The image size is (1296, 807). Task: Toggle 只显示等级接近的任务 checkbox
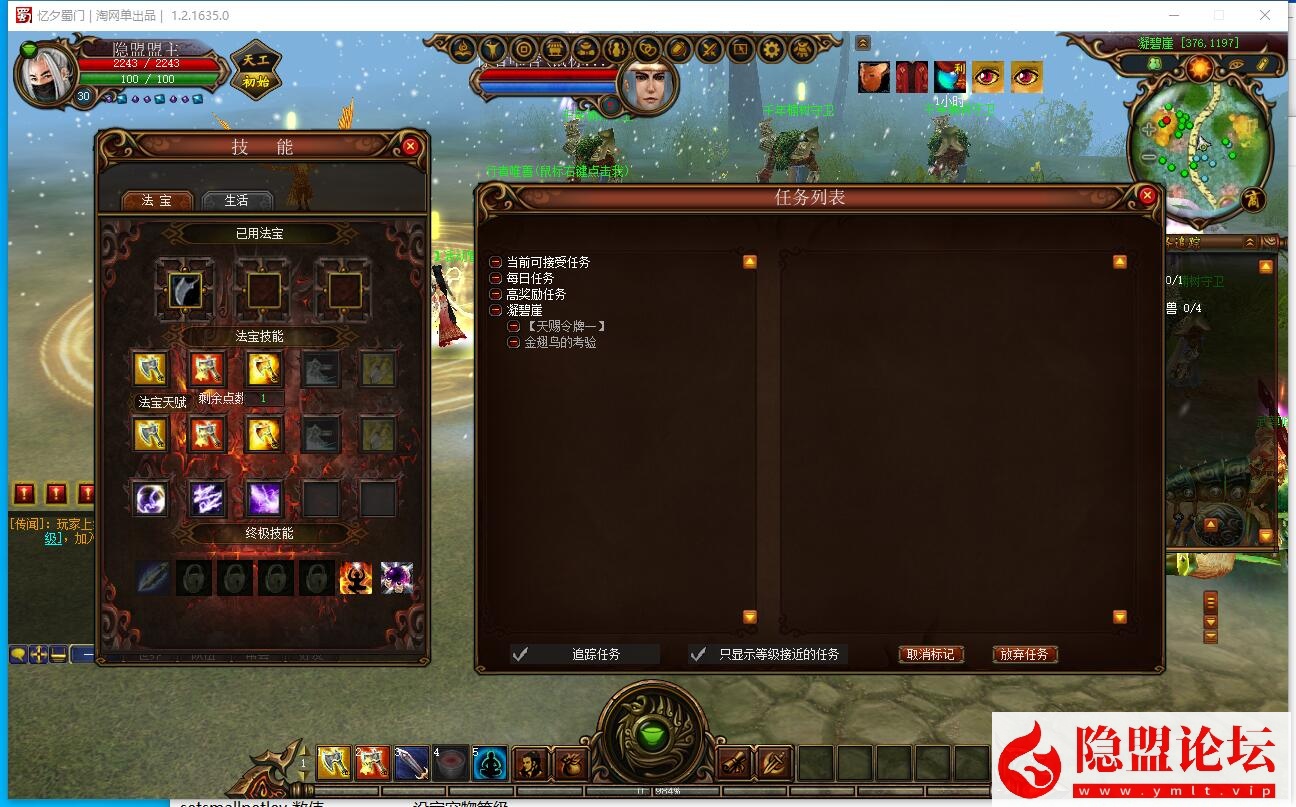click(x=699, y=655)
